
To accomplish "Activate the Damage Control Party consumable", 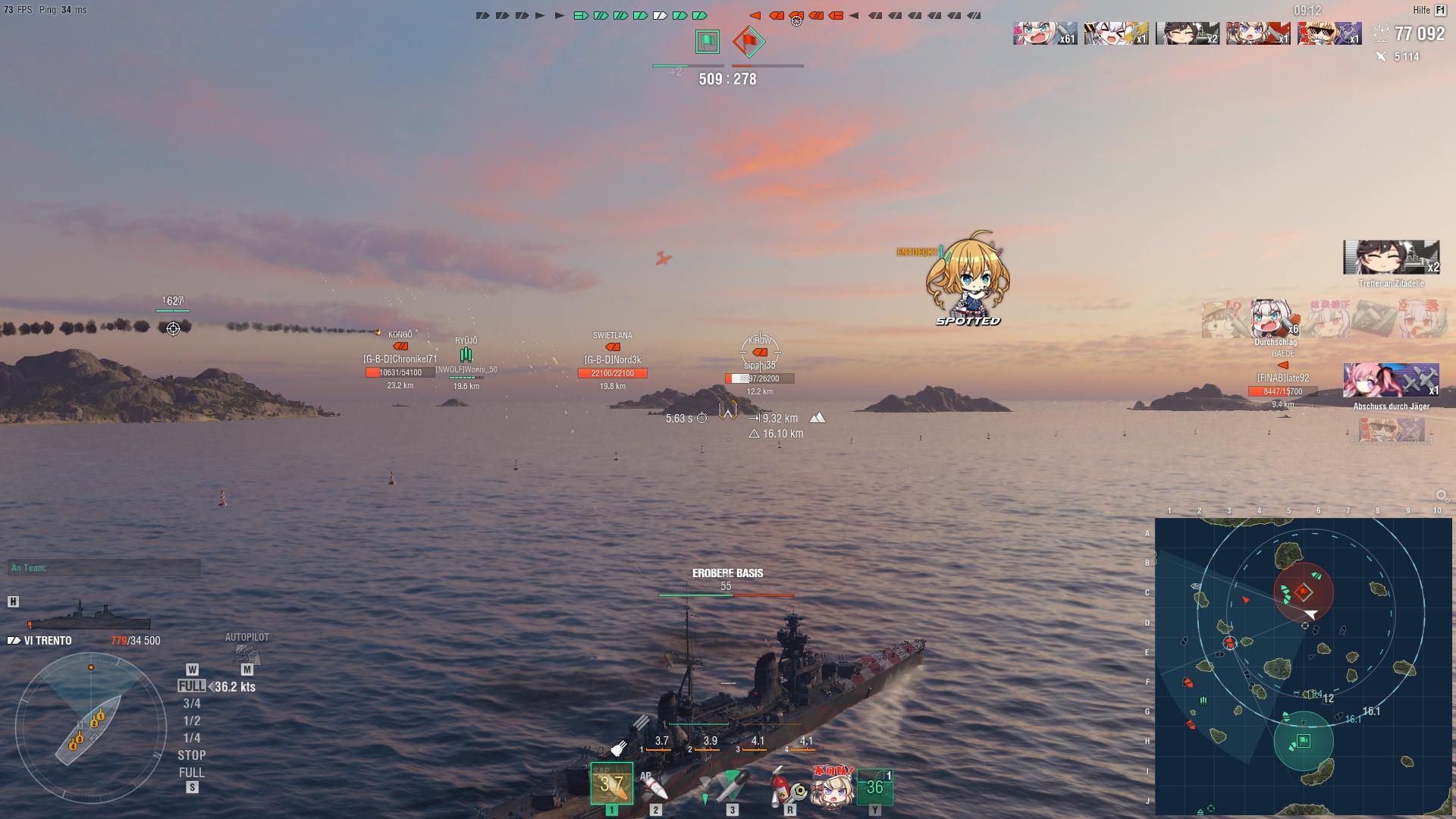I will (x=789, y=785).
